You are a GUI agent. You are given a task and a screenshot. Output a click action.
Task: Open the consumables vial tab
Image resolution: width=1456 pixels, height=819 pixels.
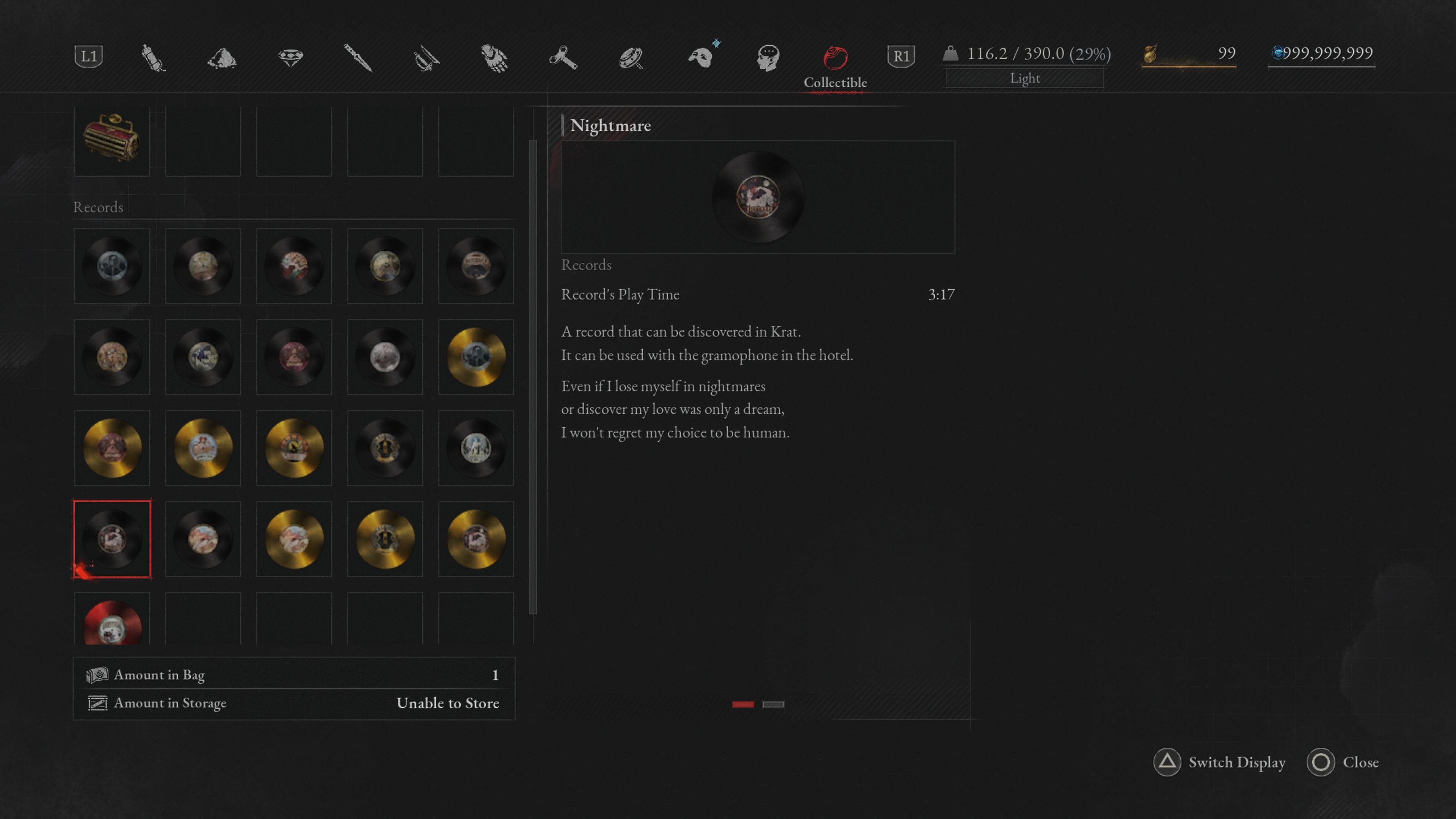click(152, 58)
